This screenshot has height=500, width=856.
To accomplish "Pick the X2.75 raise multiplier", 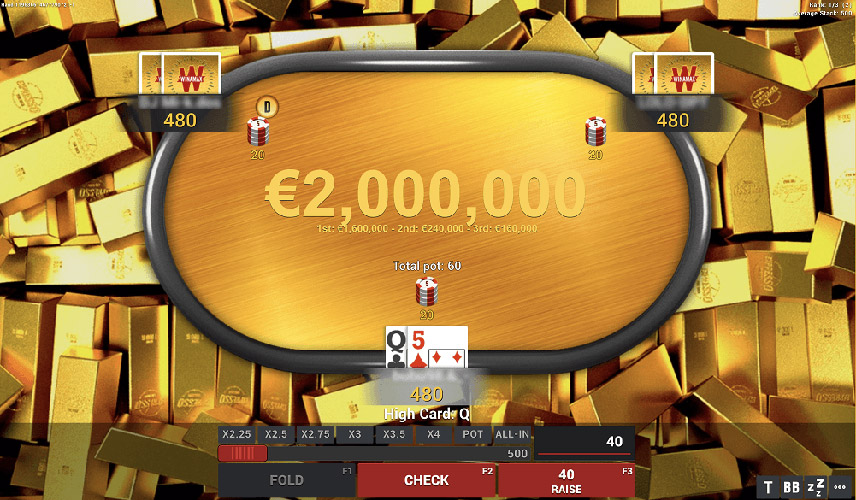I will pos(315,435).
